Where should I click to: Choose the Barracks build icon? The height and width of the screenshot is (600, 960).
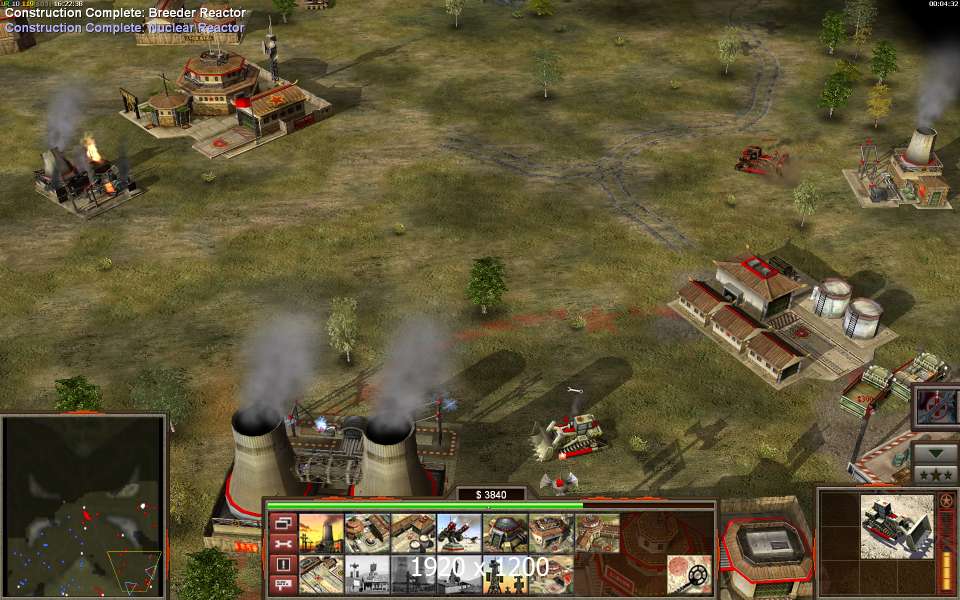(x=367, y=533)
